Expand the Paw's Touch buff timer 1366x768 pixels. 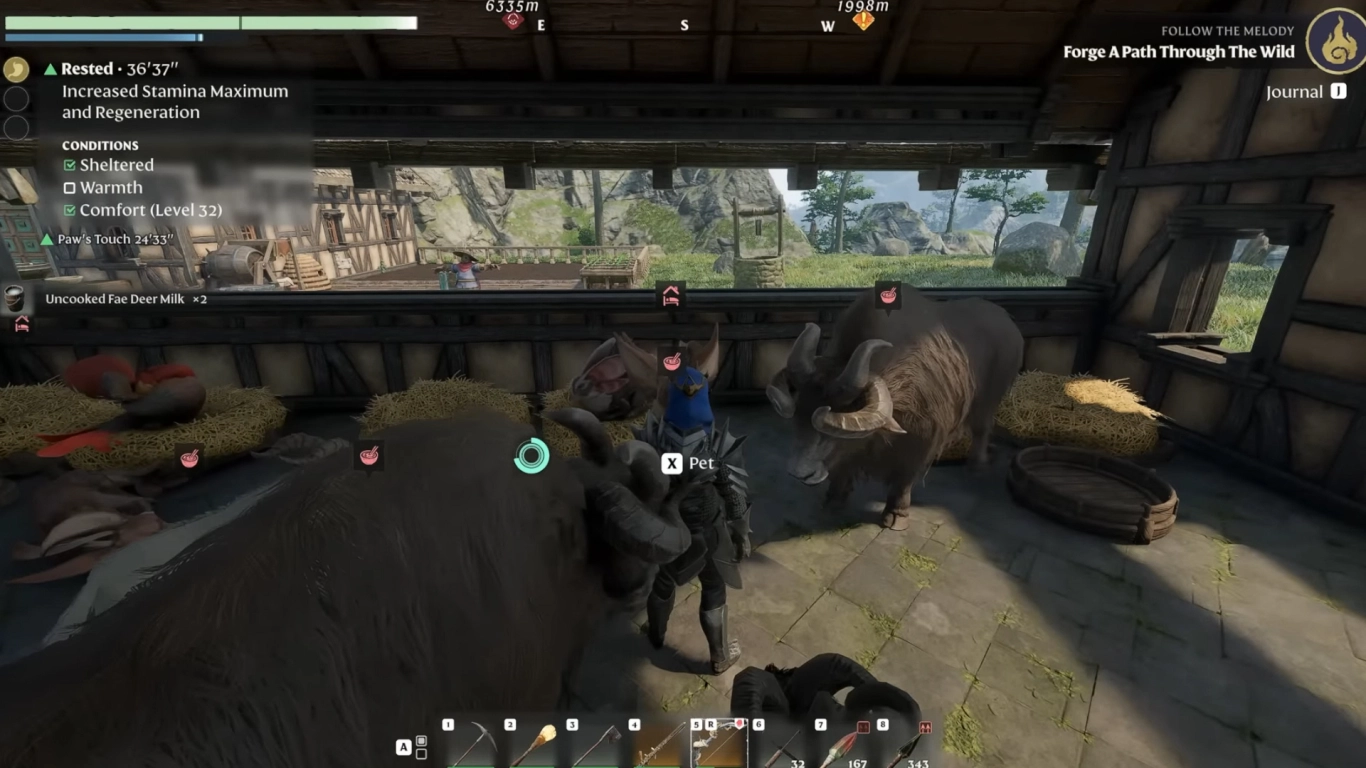(48, 239)
